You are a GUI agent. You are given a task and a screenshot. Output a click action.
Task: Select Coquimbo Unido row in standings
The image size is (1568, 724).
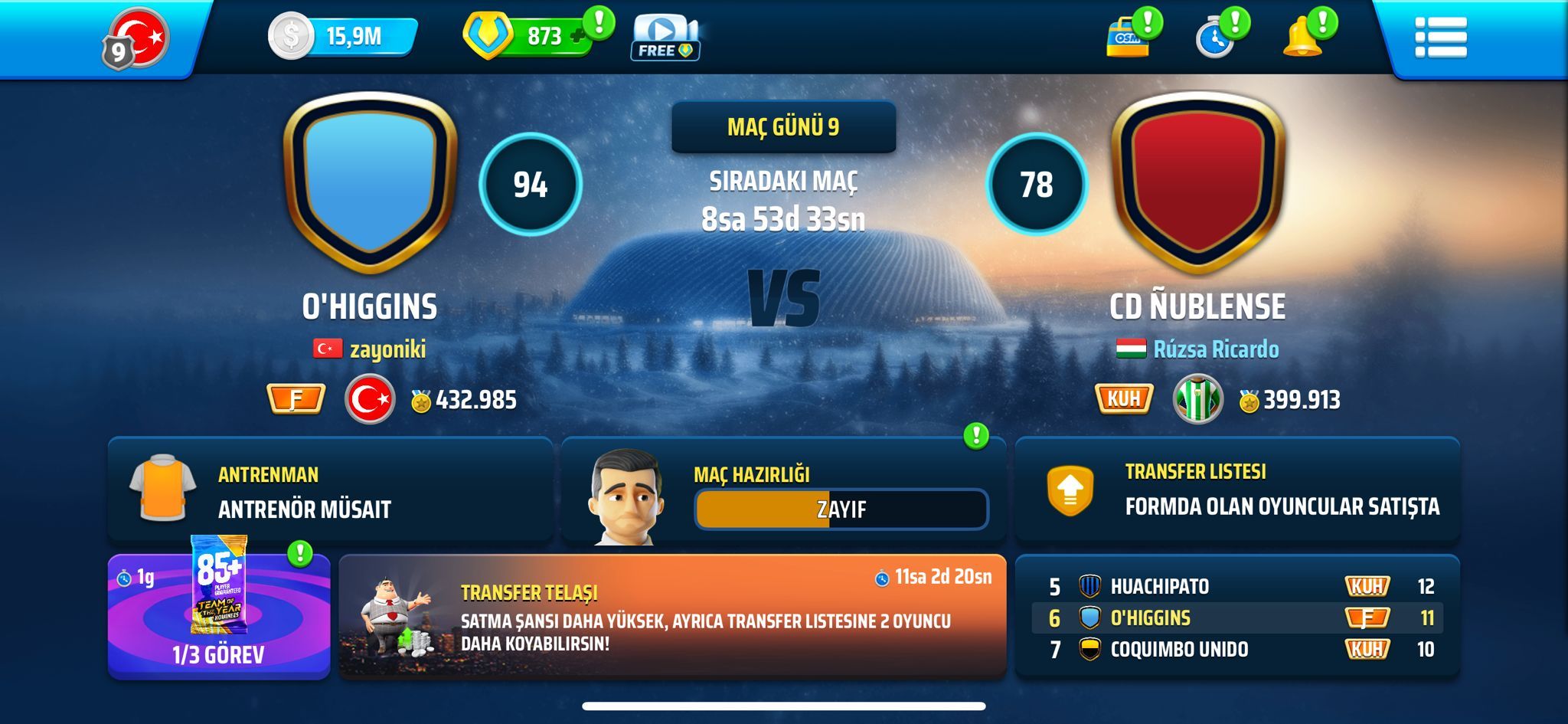click(x=1236, y=650)
